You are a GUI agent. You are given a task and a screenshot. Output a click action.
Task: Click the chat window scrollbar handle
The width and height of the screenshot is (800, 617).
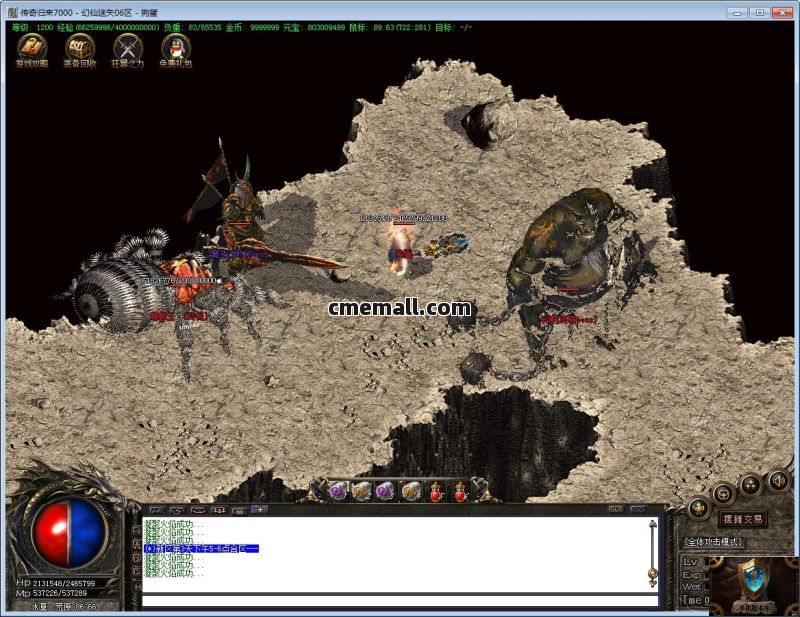coord(653,573)
